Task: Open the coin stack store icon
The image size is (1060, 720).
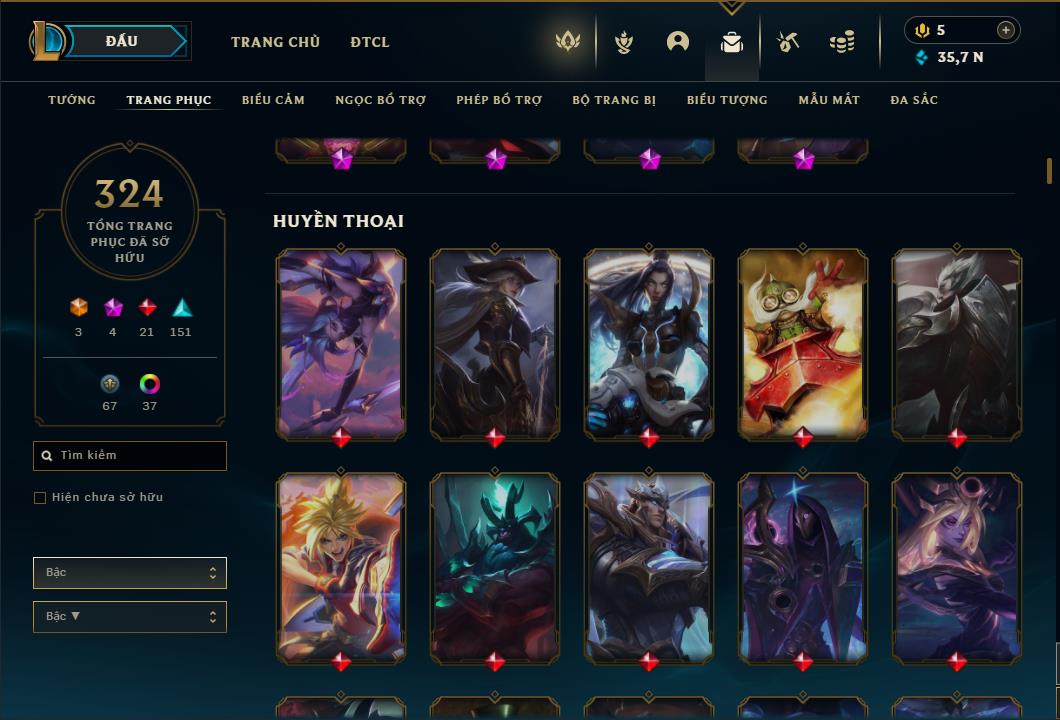Action: [842, 42]
